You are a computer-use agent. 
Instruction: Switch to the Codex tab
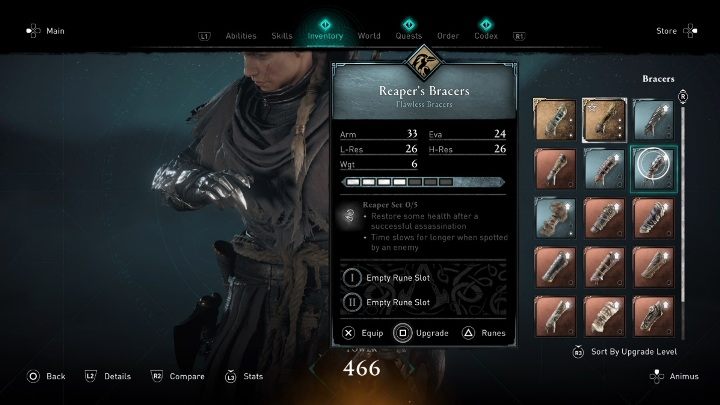pyautogui.click(x=487, y=37)
